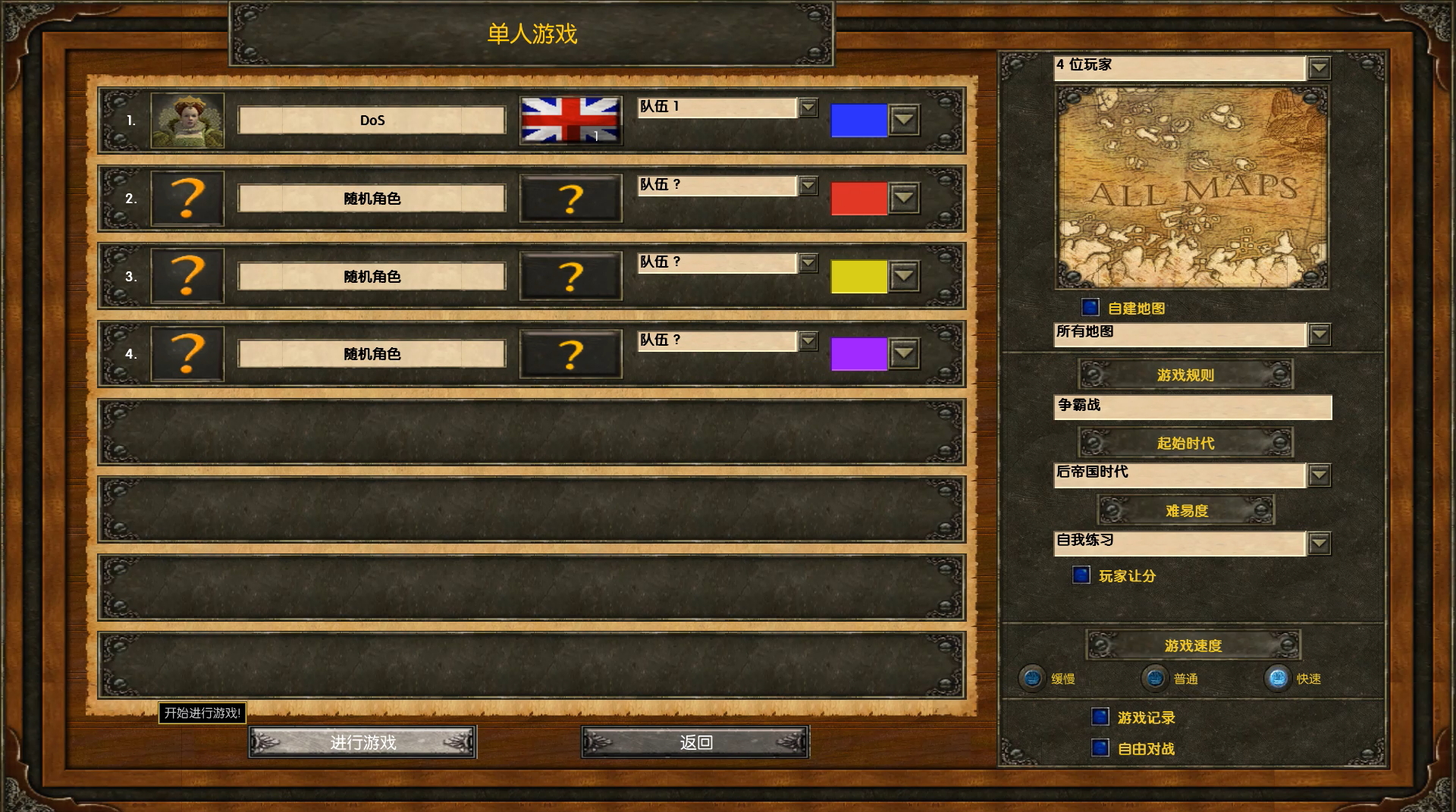
Task: Open the 难易度 difficulty menu
Action: (1187, 509)
